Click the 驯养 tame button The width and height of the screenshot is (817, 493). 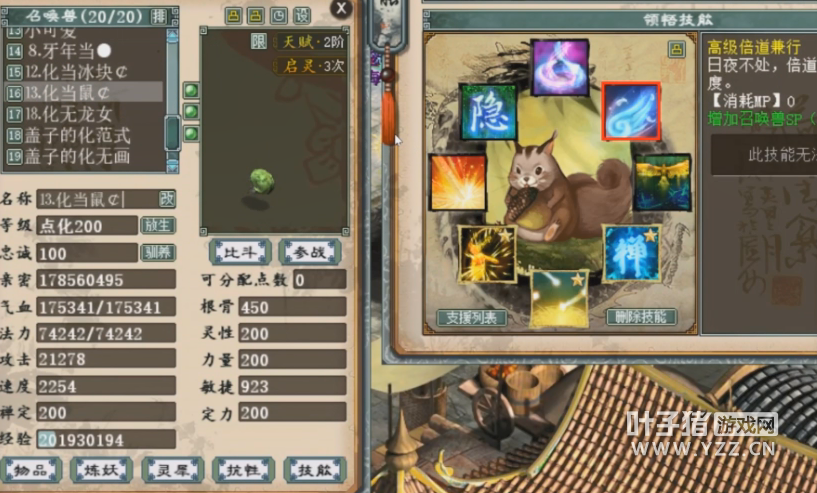[x=157, y=252]
